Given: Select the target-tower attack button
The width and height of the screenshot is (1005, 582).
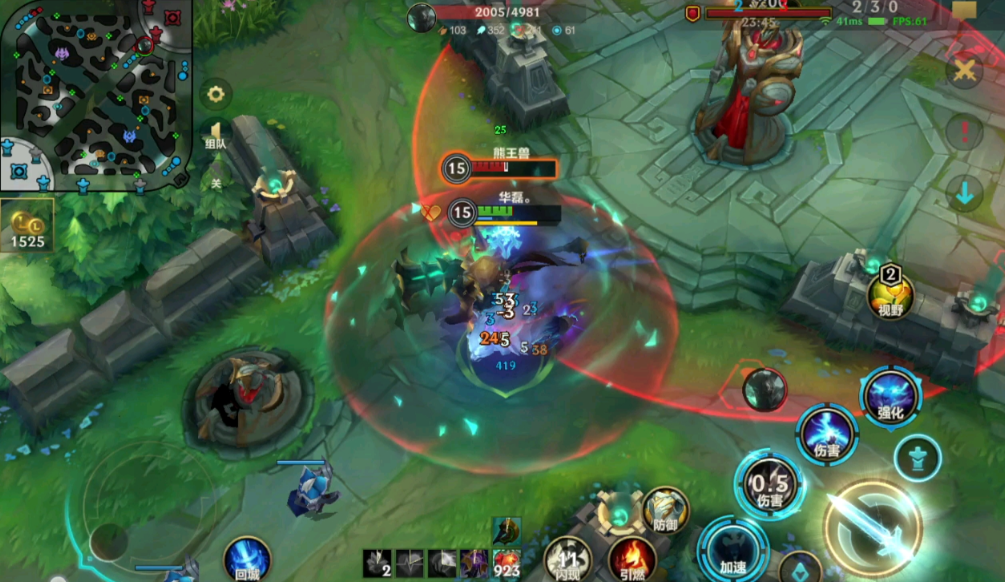Looking at the screenshot, I should pos(916,459).
